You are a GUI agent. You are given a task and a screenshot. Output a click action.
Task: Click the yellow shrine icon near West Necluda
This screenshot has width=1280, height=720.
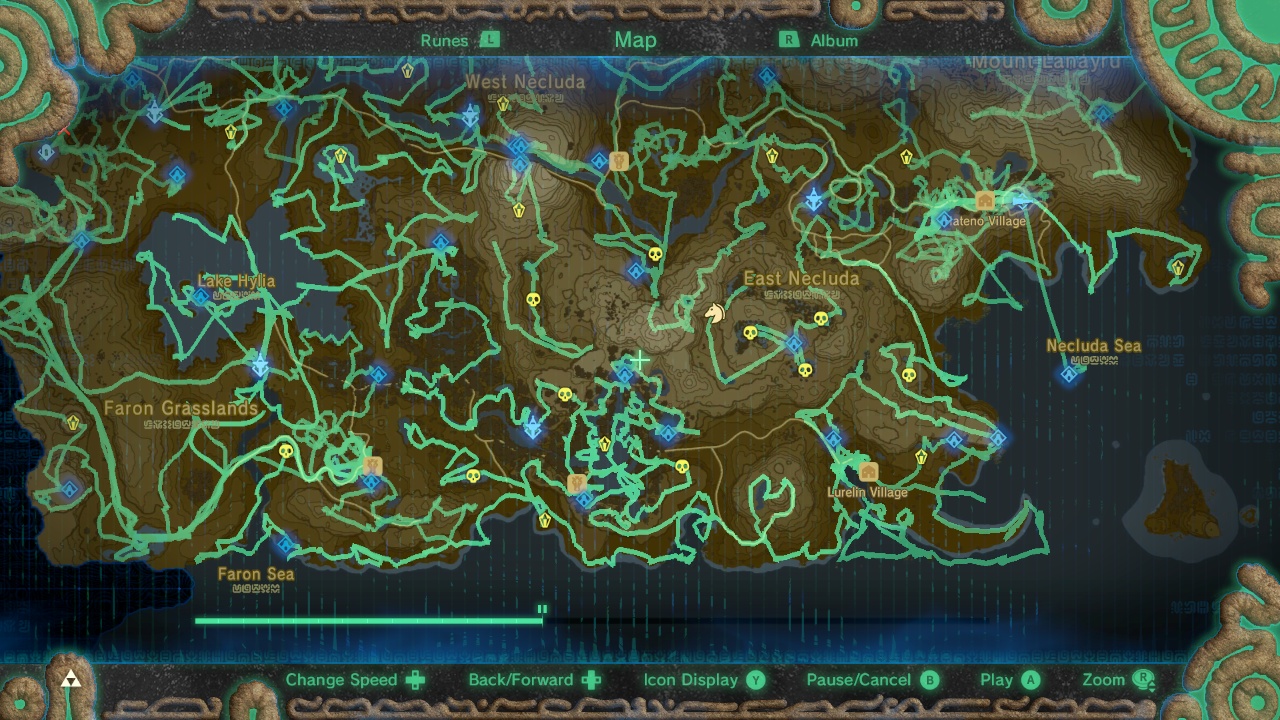(x=503, y=103)
